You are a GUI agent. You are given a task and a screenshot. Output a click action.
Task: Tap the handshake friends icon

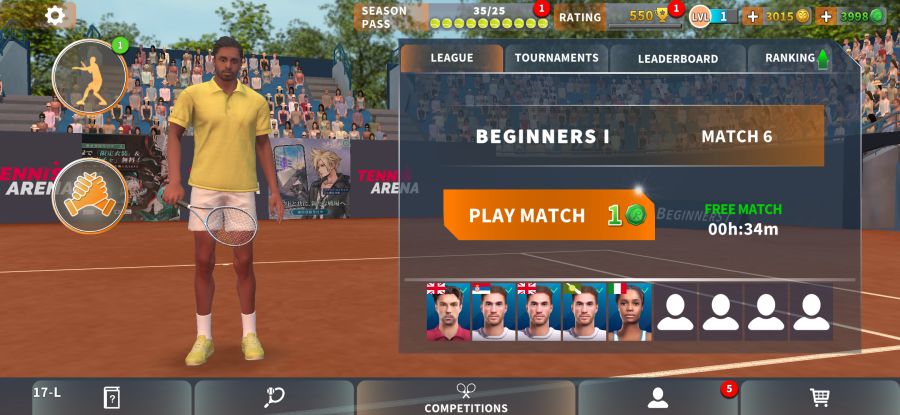click(89, 196)
